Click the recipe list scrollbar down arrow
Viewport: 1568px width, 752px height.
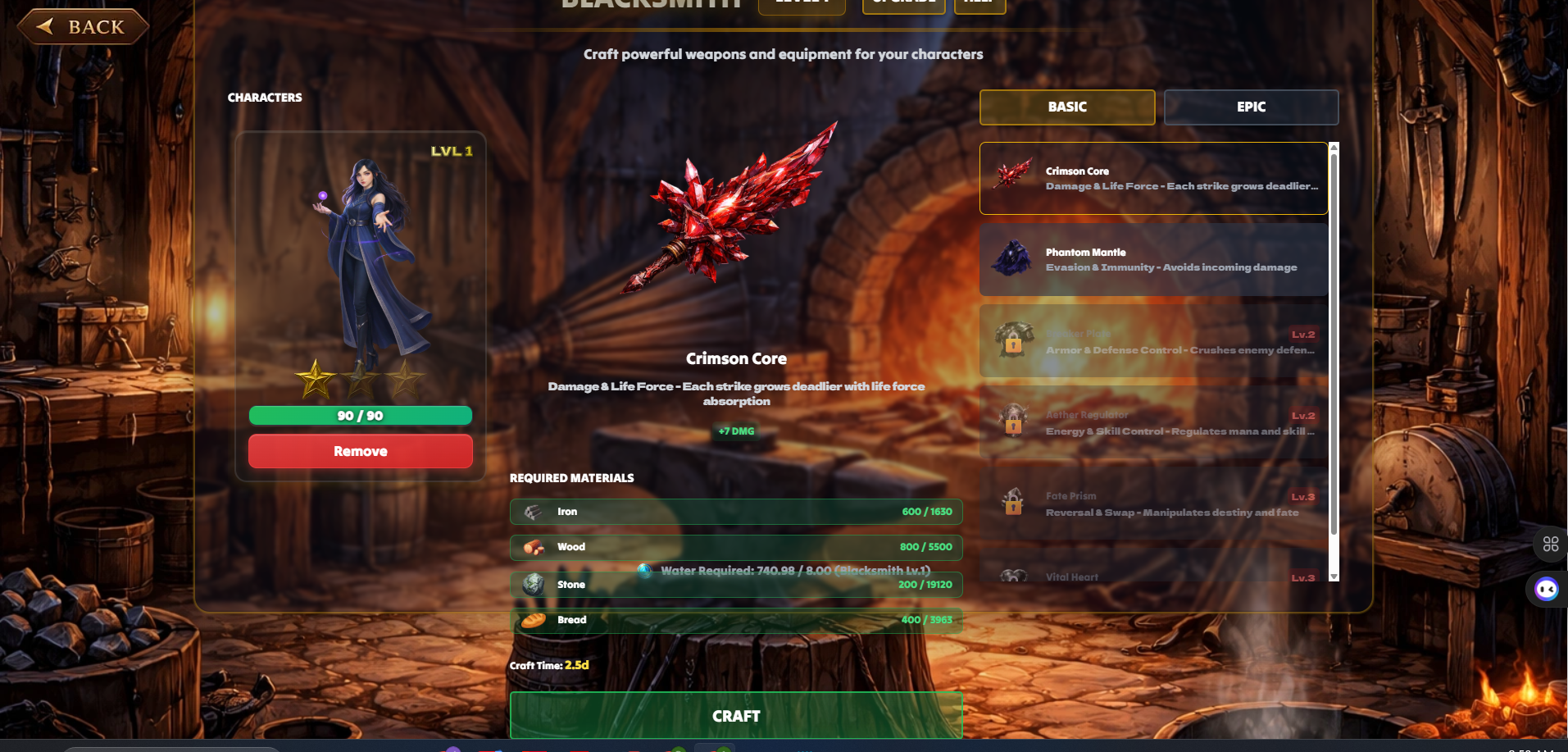1334,577
